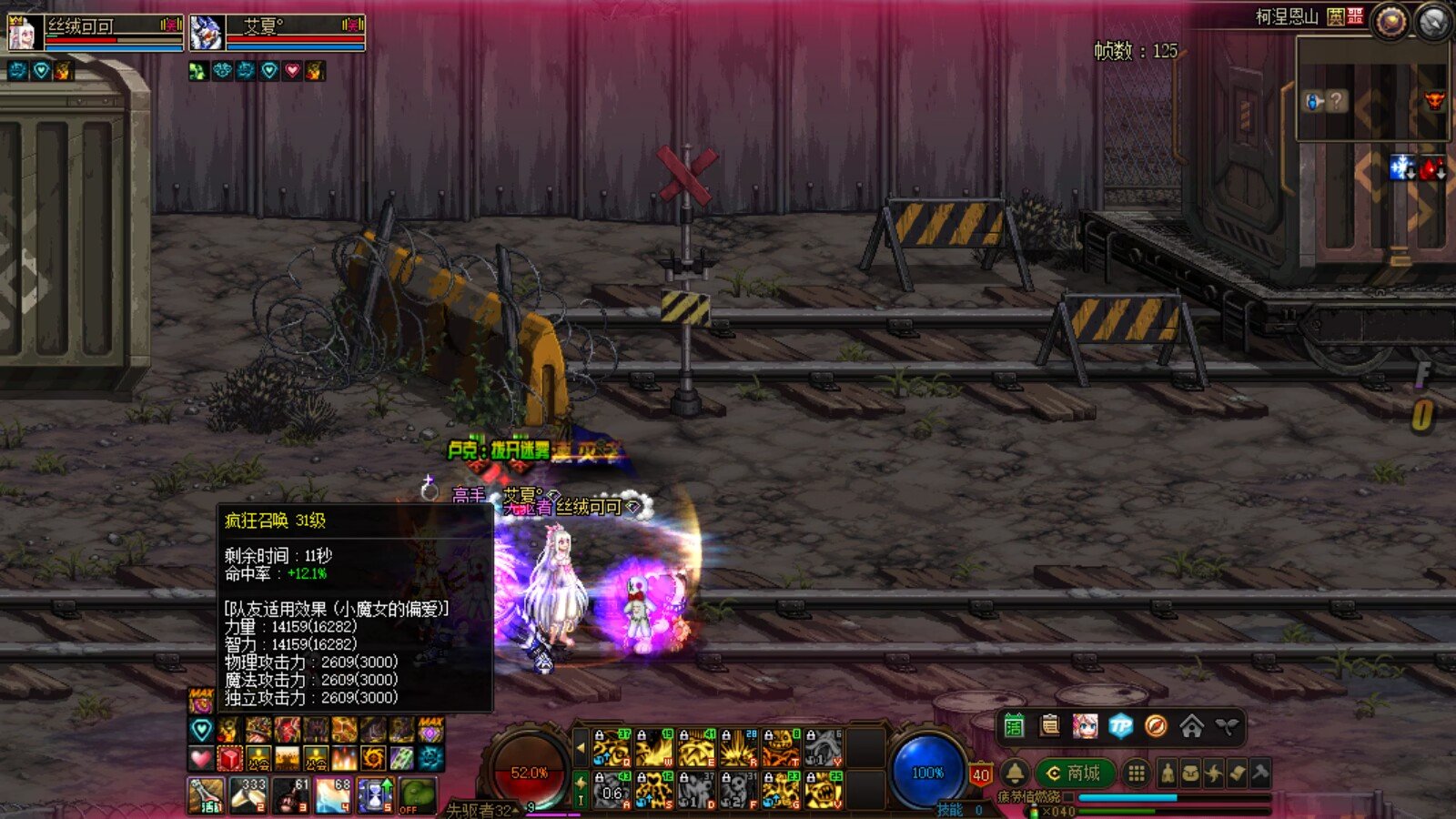
Task: Open the clipboard quest log icon
Action: 1049,726
